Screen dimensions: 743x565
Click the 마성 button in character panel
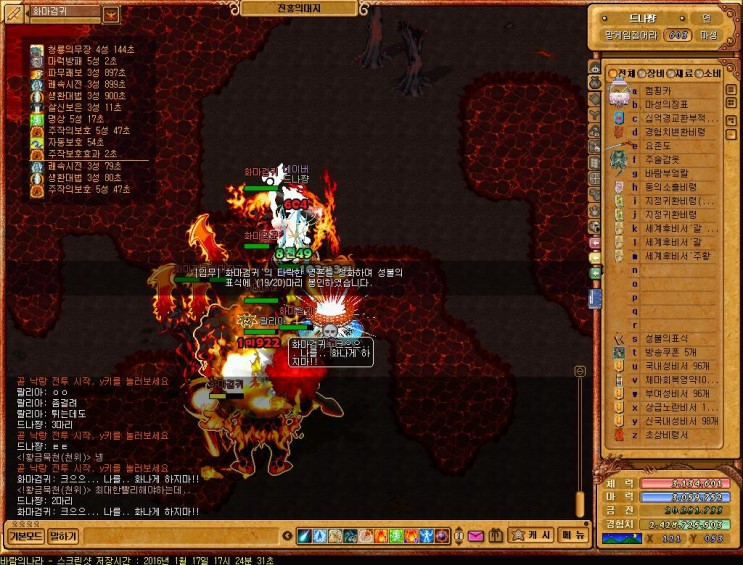tap(709, 34)
